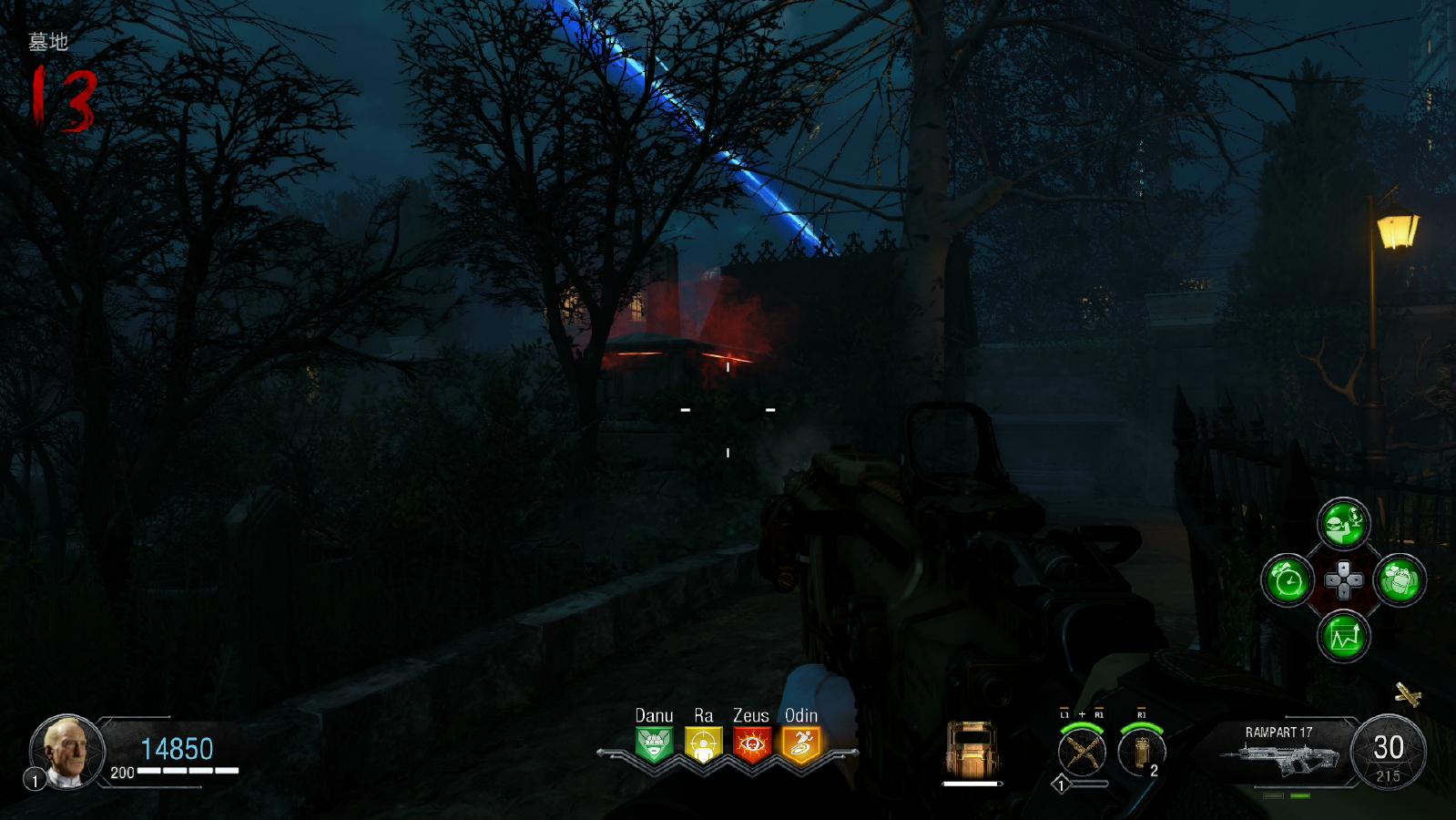Use the right-hand green elixir
The height and width of the screenshot is (820, 1456).
(x=1400, y=579)
